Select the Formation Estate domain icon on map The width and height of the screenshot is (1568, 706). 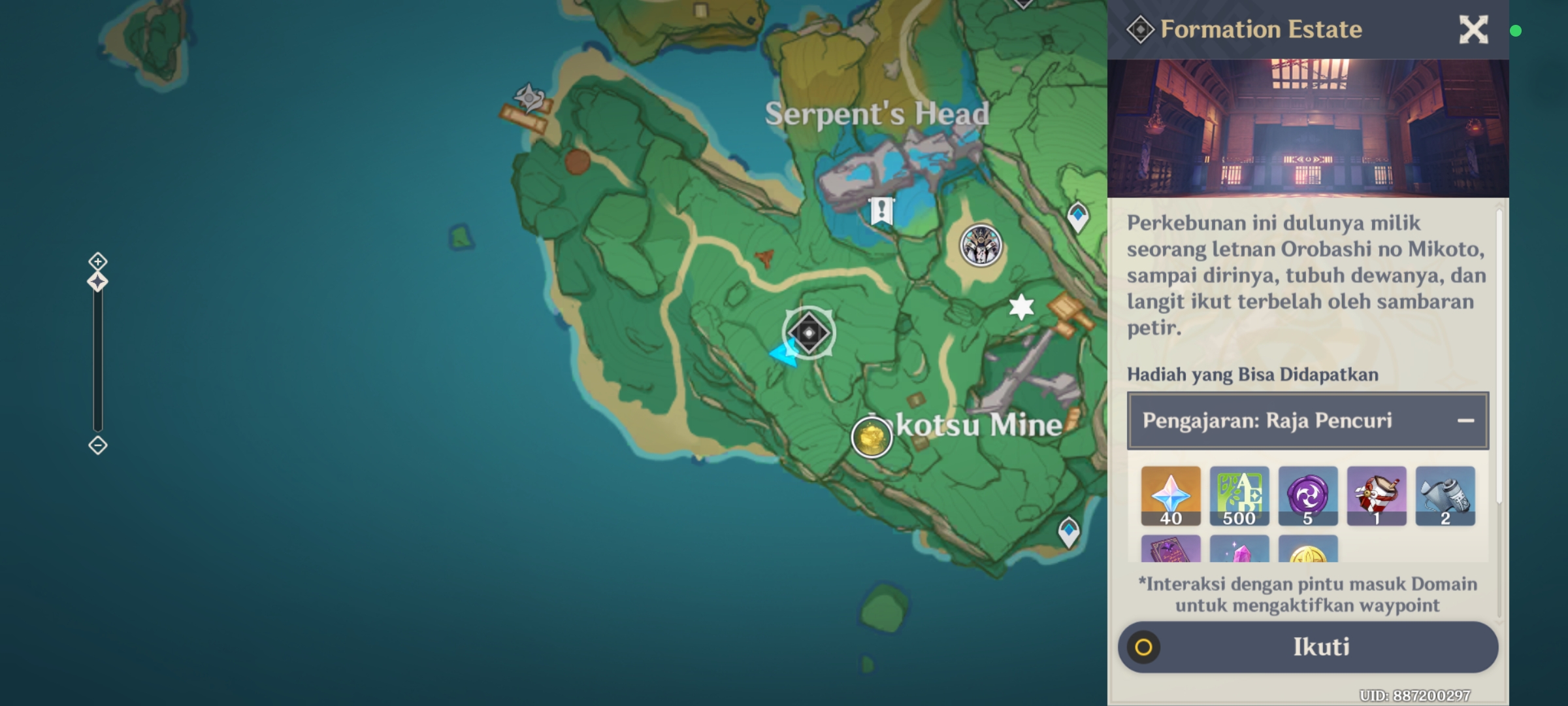point(810,333)
